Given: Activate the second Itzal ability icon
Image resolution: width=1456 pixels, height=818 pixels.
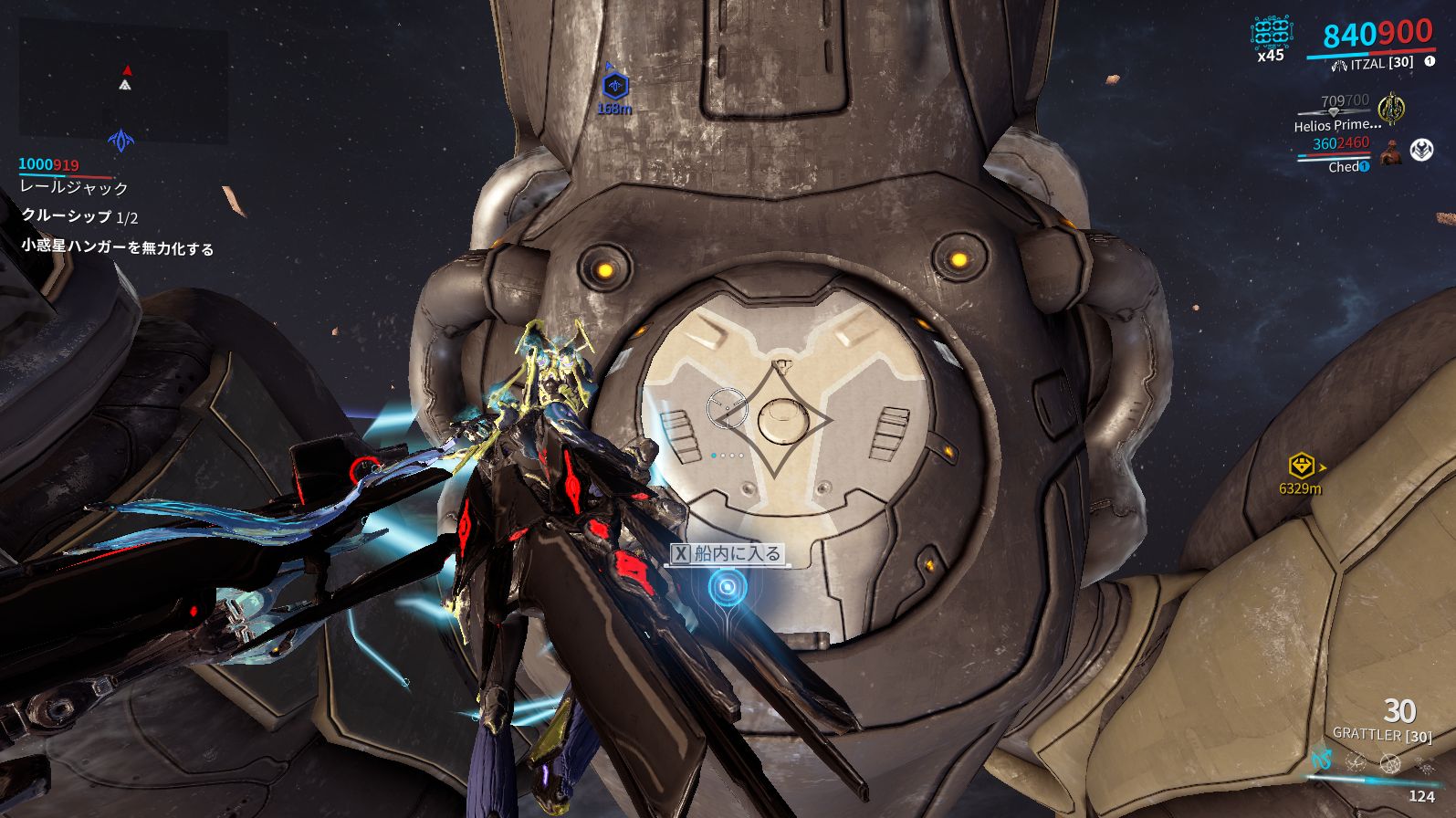Looking at the screenshot, I should [x=1356, y=760].
